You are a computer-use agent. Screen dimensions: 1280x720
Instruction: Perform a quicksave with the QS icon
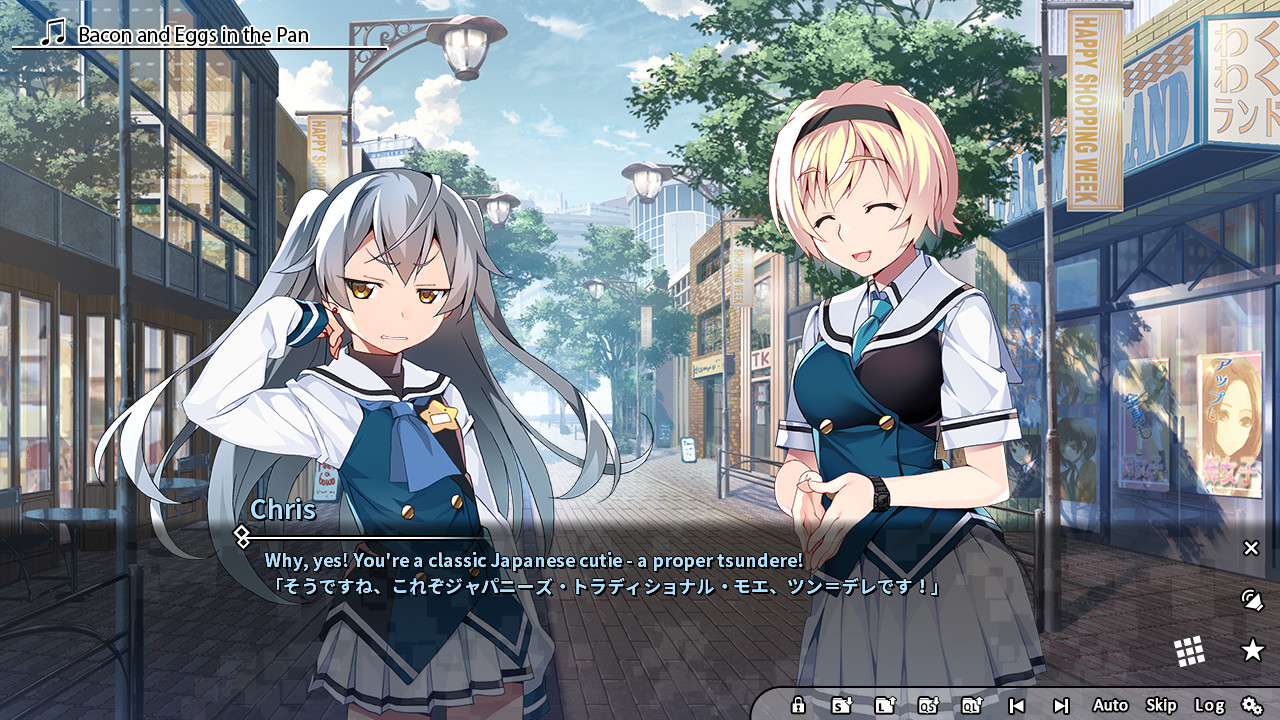(x=930, y=706)
